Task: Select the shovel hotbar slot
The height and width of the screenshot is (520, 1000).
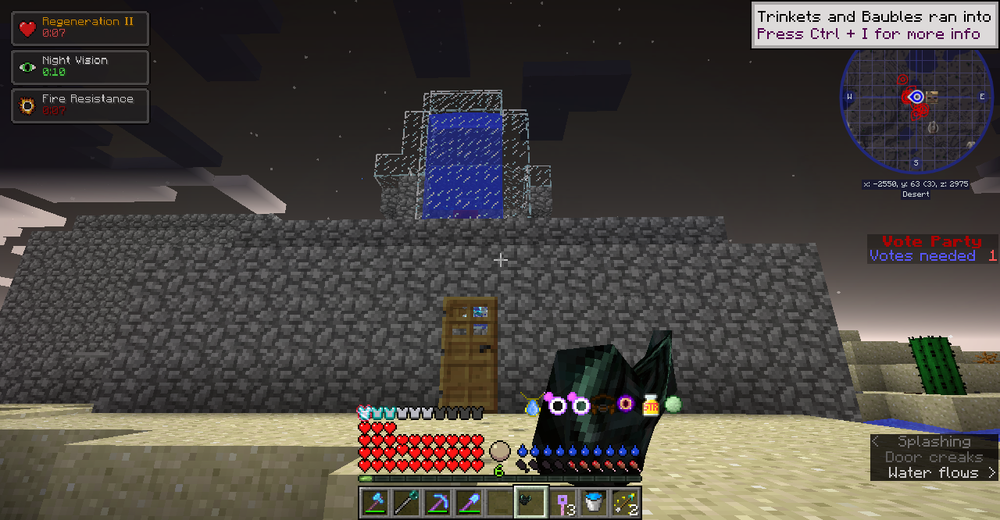Action: point(468,502)
